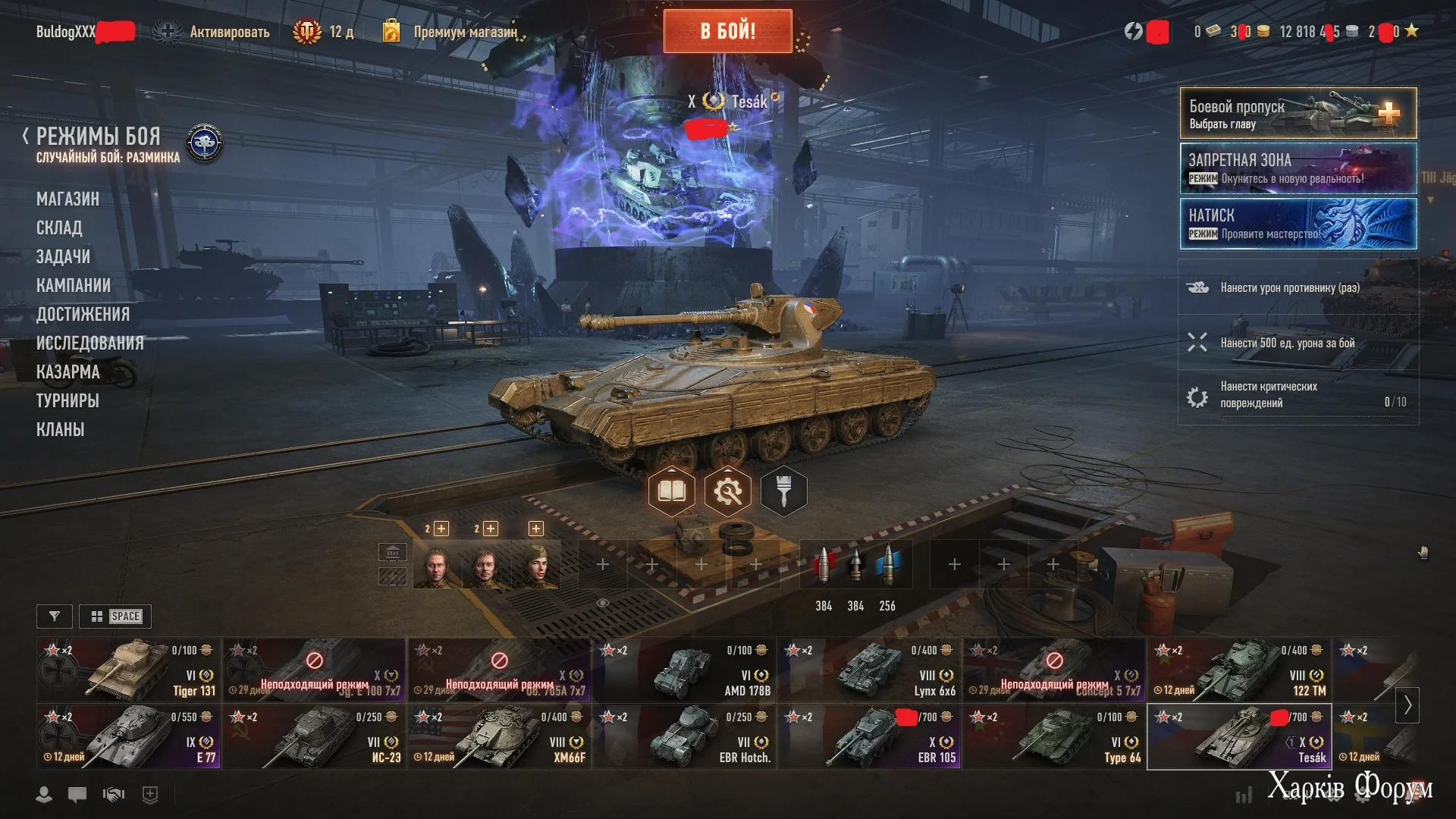Open the tank carousel filter funnel
This screenshot has width=1456, height=819.
(x=54, y=617)
